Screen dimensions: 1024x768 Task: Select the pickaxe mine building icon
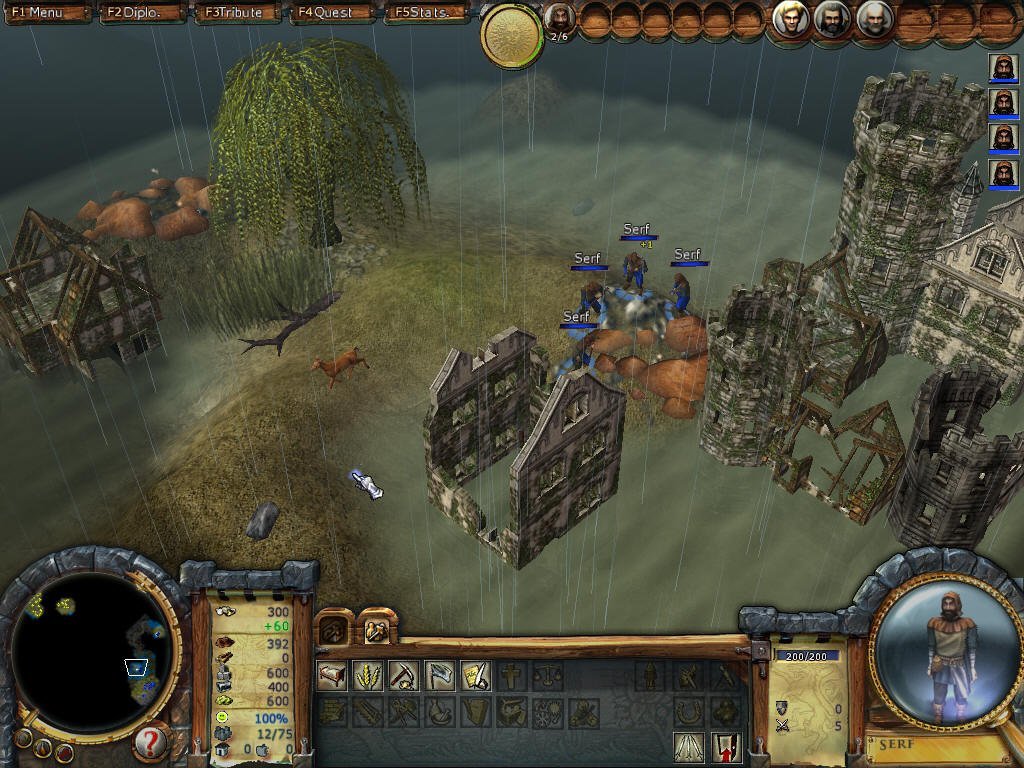coord(404,677)
